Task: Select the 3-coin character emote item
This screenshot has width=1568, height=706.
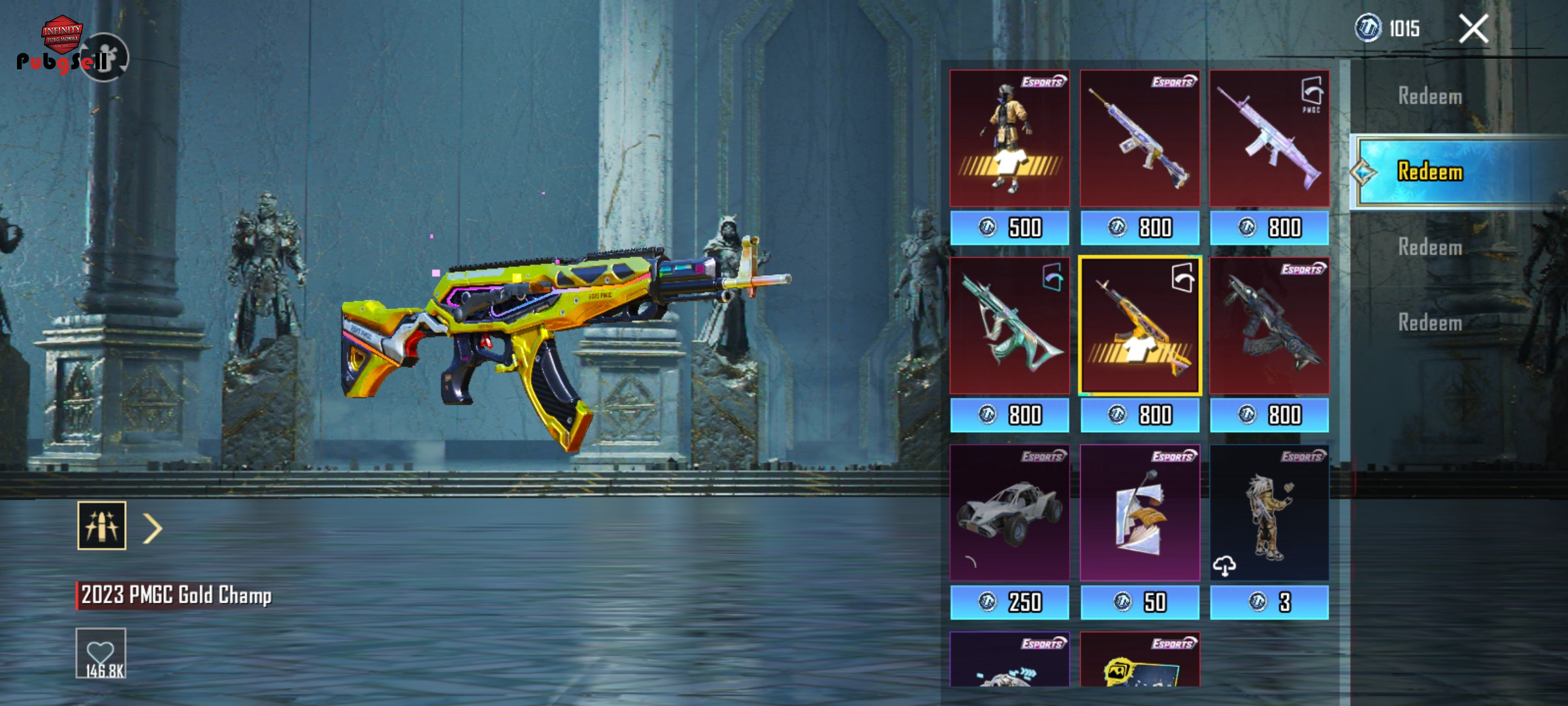Action: click(x=1269, y=513)
